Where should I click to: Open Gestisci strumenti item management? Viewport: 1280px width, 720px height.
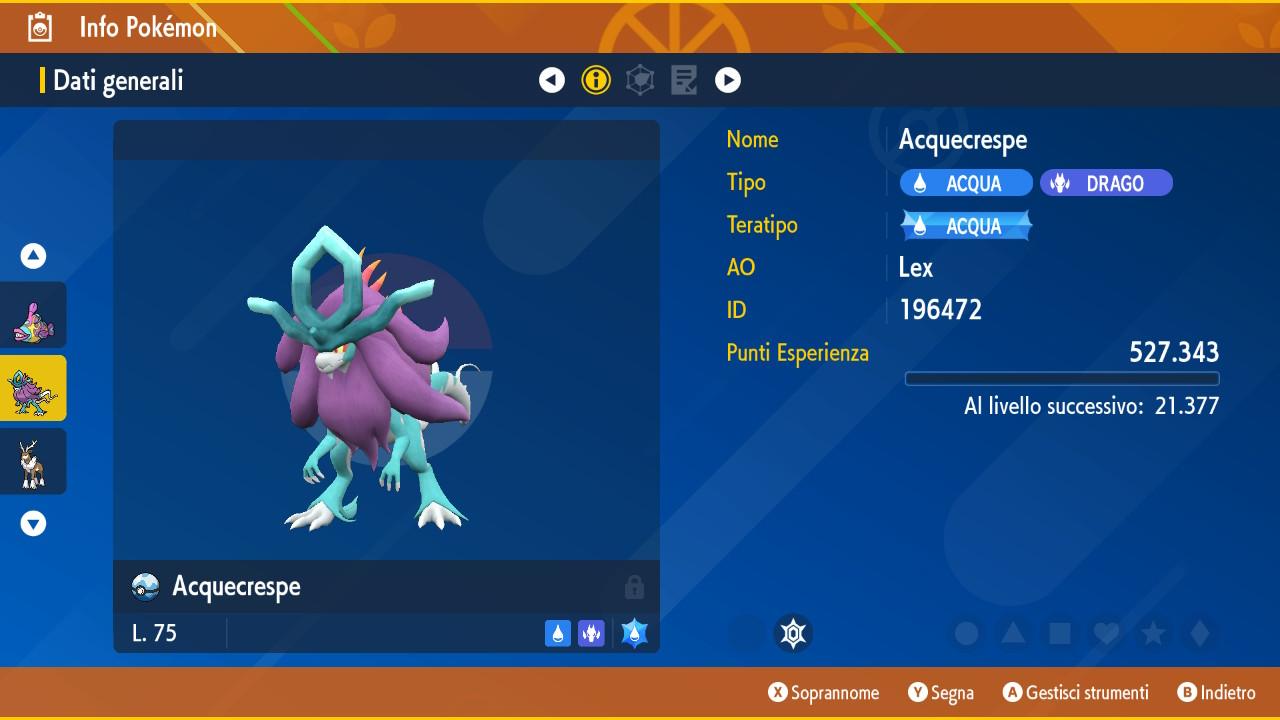tap(1075, 692)
